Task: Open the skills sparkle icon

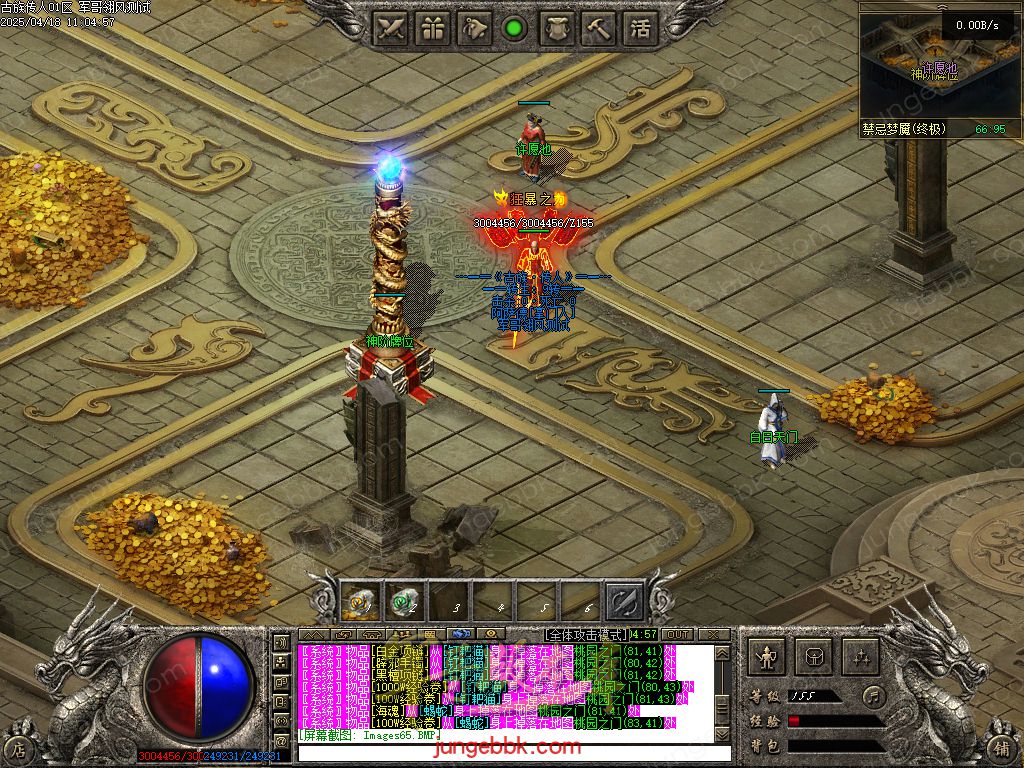Action: pyautogui.click(x=860, y=656)
